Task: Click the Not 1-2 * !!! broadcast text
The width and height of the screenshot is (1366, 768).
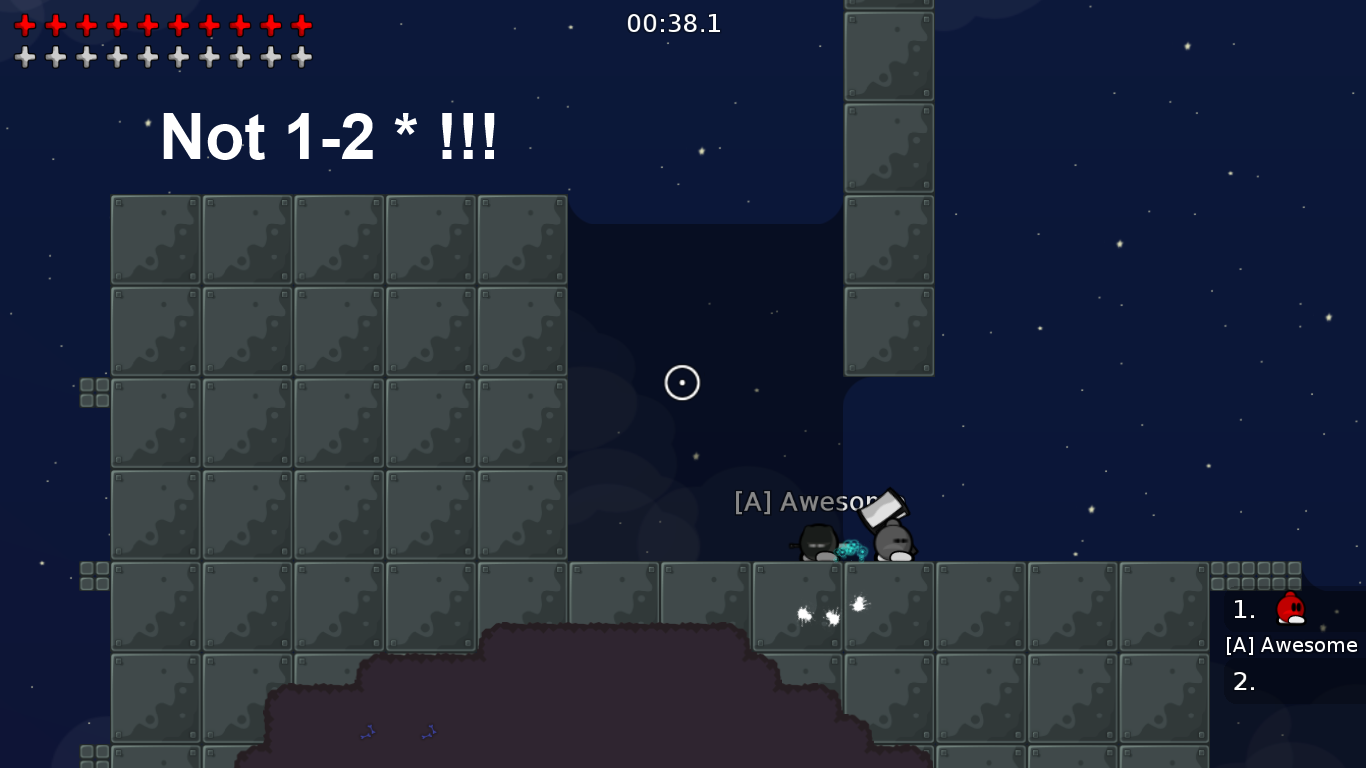Action: tap(330, 137)
